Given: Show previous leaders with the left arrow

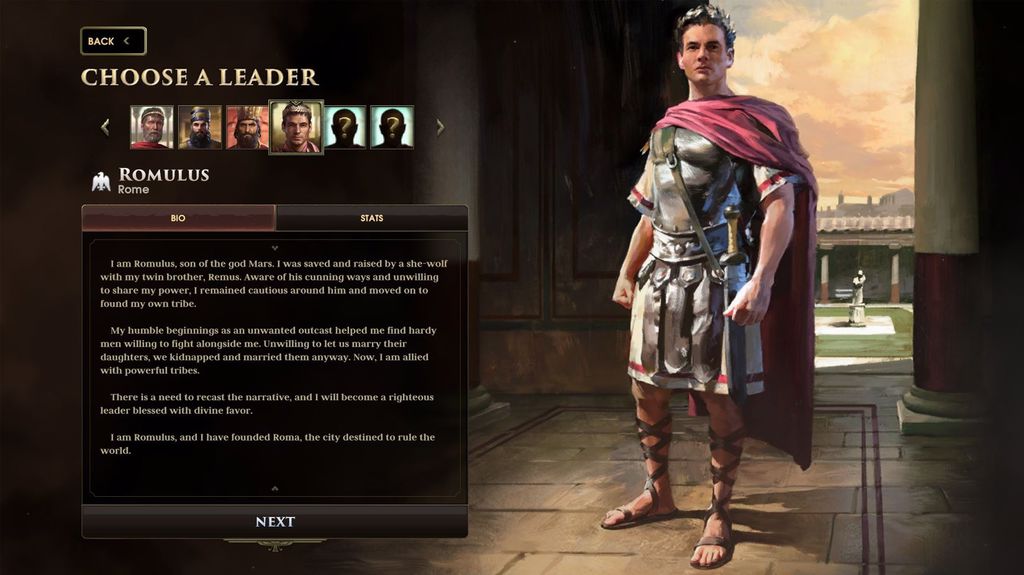Looking at the screenshot, I should pos(105,127).
